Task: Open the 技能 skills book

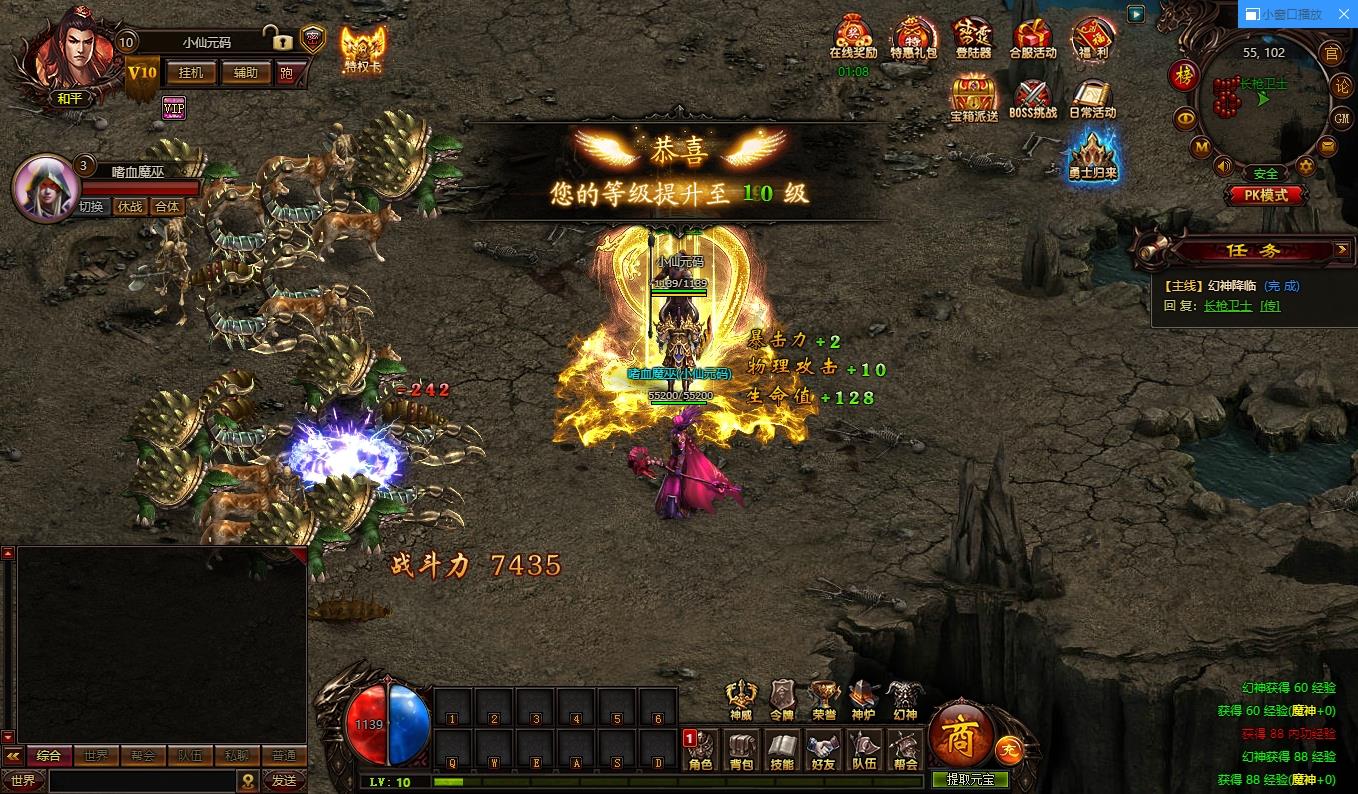Action: [782, 750]
